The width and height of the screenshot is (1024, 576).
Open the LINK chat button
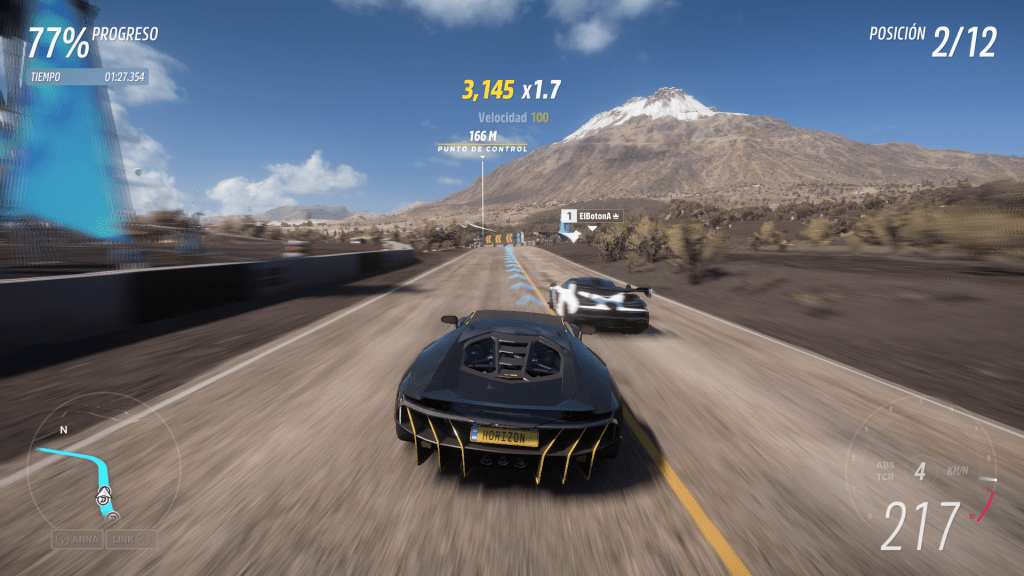coord(131,538)
